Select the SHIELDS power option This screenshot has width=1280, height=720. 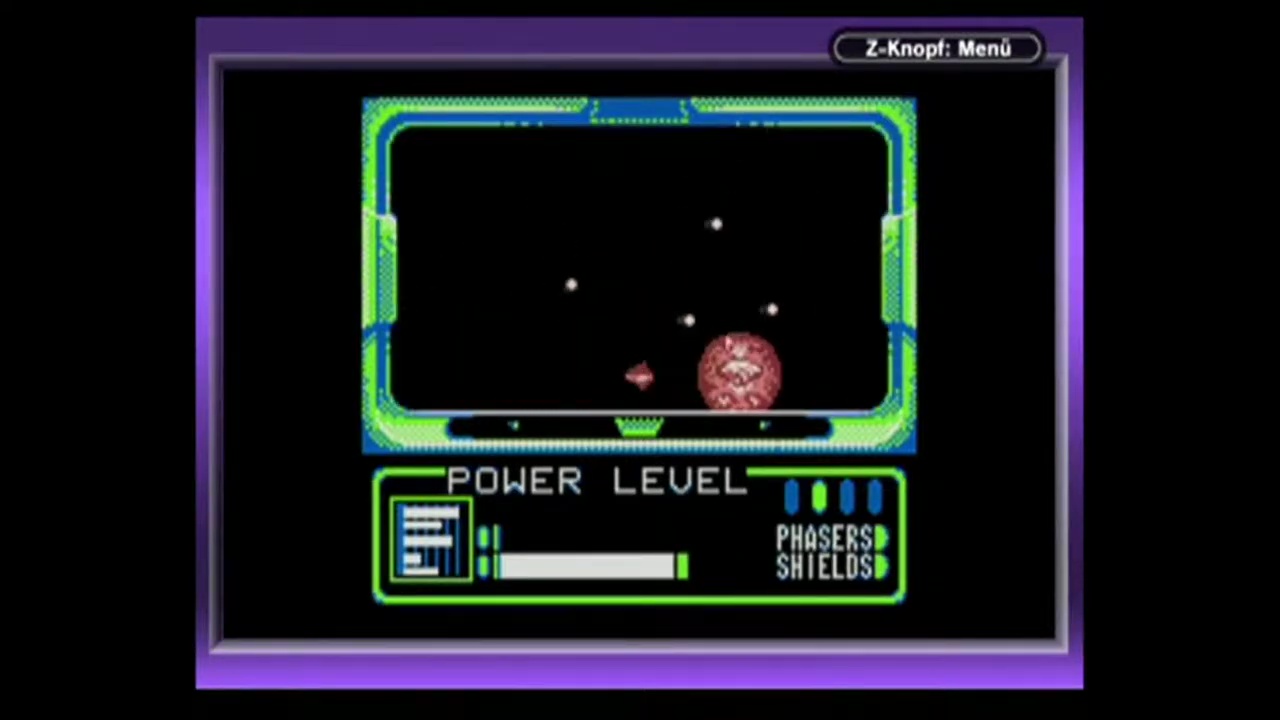point(827,567)
